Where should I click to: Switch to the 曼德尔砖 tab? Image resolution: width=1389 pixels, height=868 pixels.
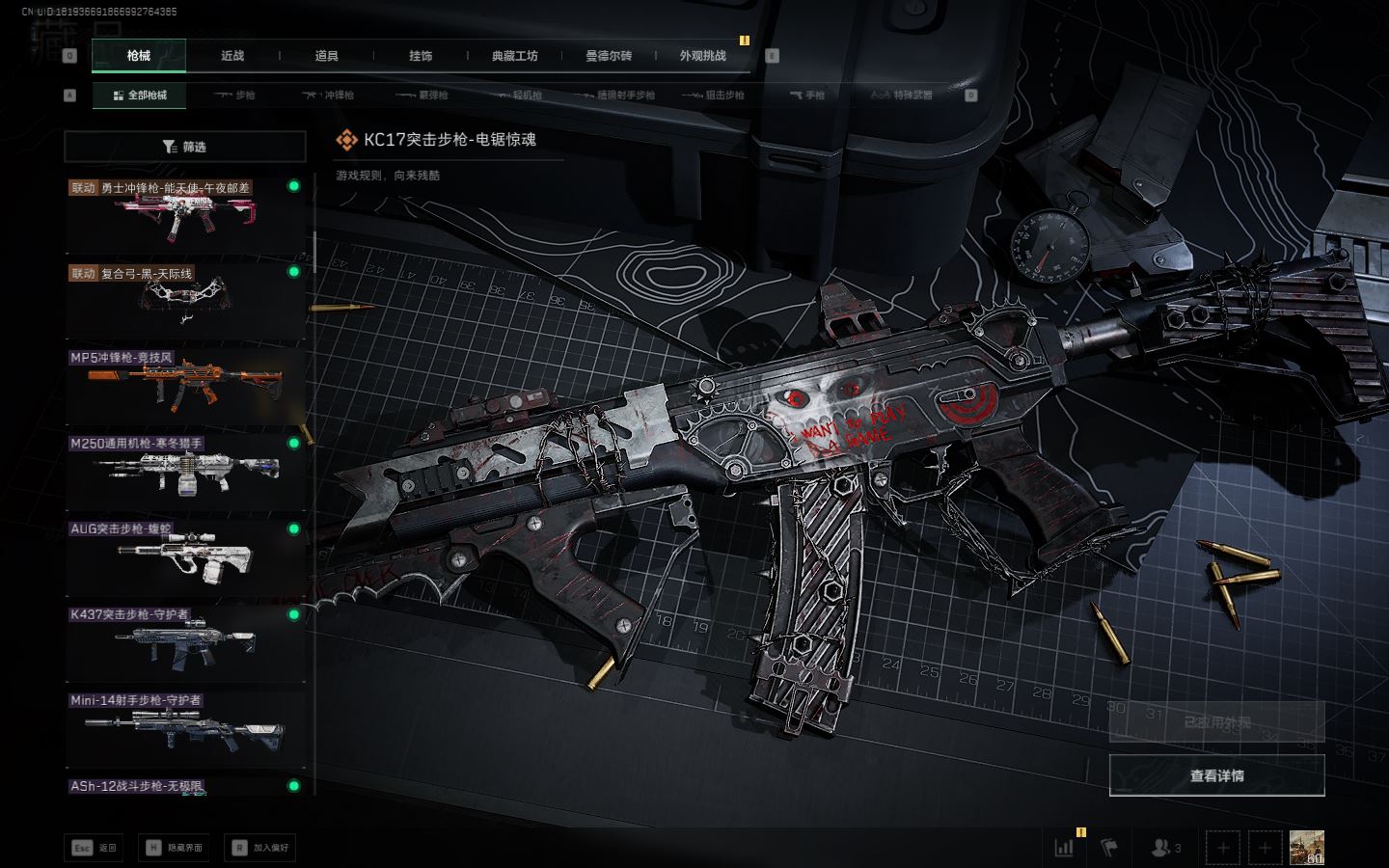[609, 56]
